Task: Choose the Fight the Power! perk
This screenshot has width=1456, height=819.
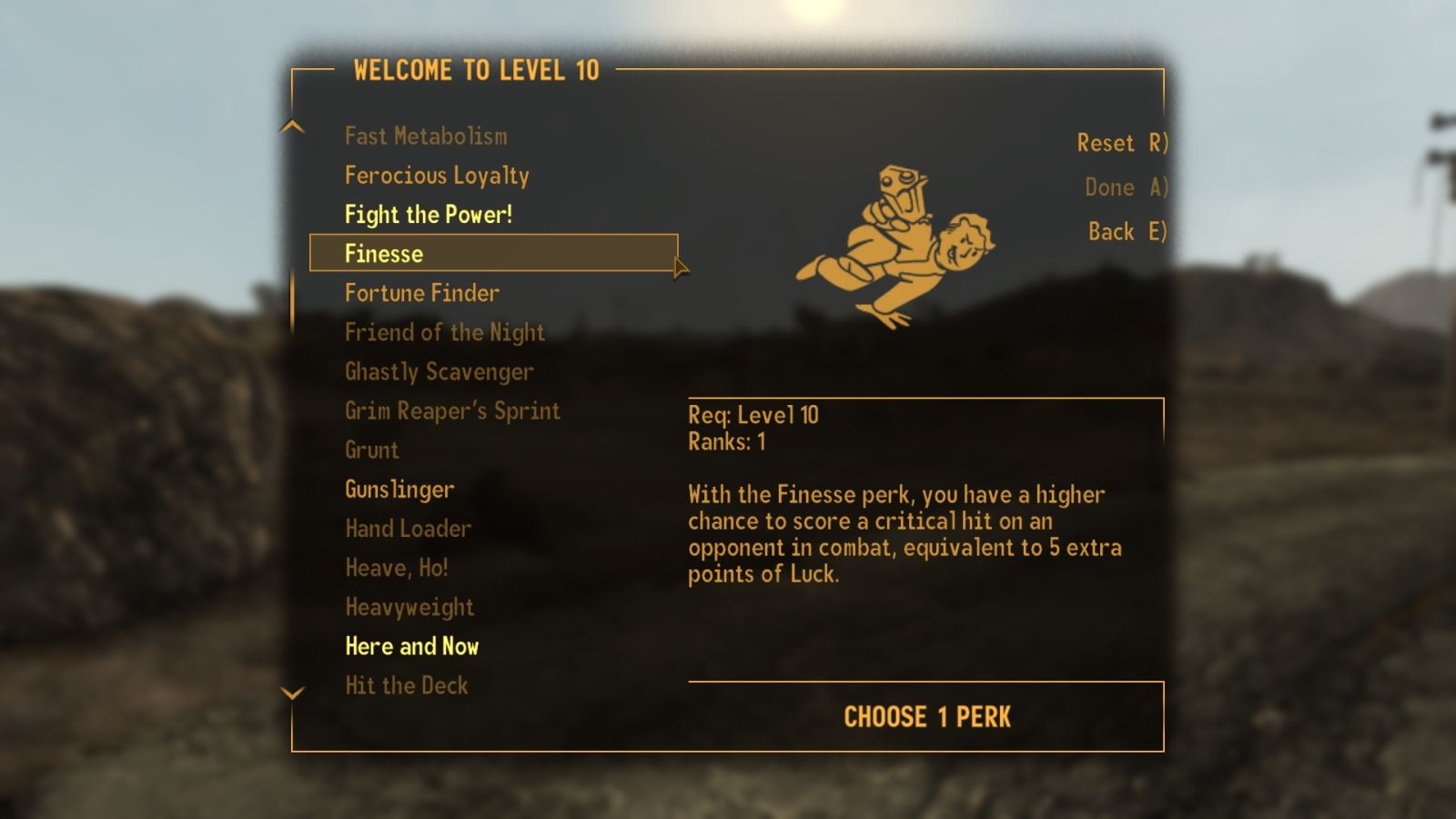Action: (x=428, y=215)
